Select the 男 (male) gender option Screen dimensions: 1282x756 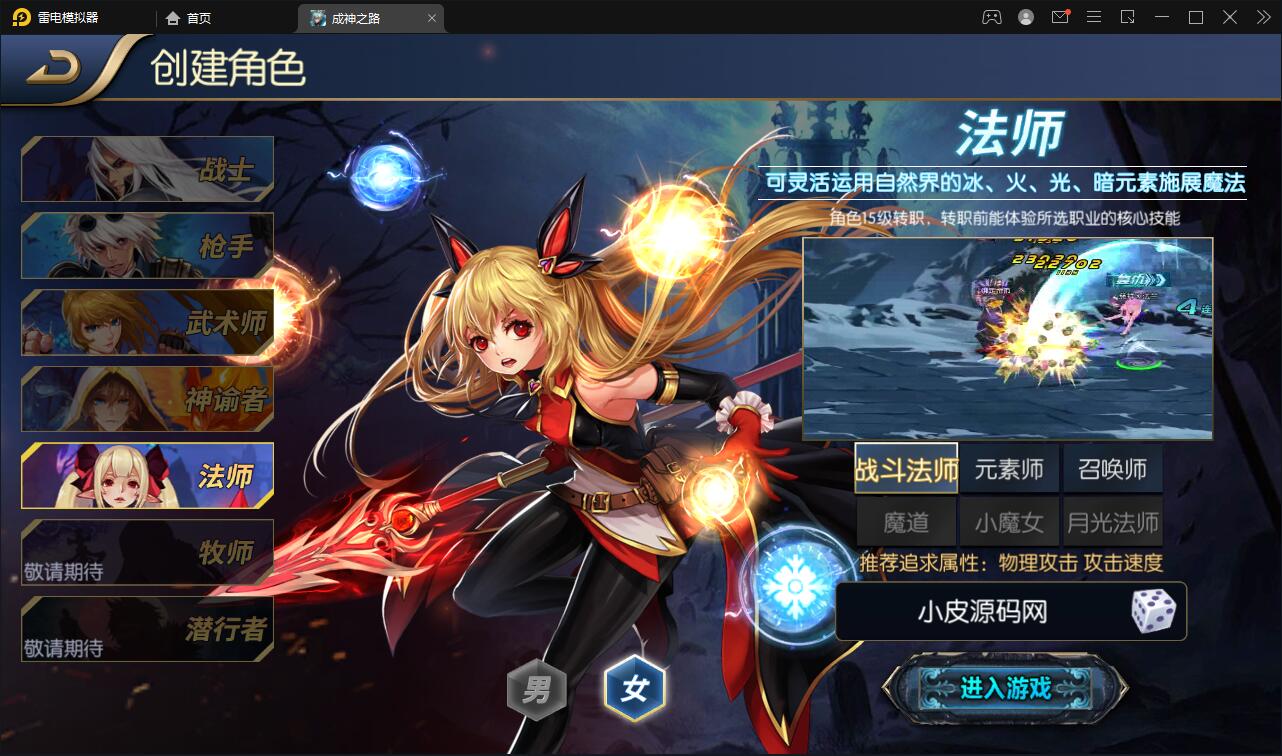(x=537, y=688)
